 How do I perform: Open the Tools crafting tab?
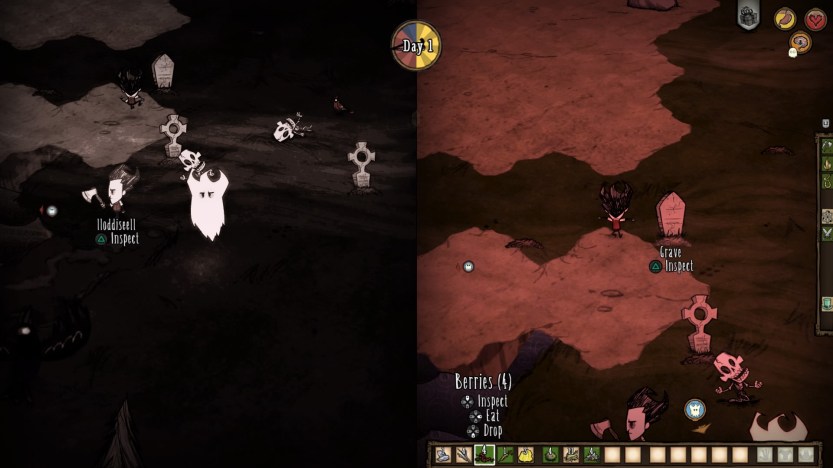click(826, 147)
